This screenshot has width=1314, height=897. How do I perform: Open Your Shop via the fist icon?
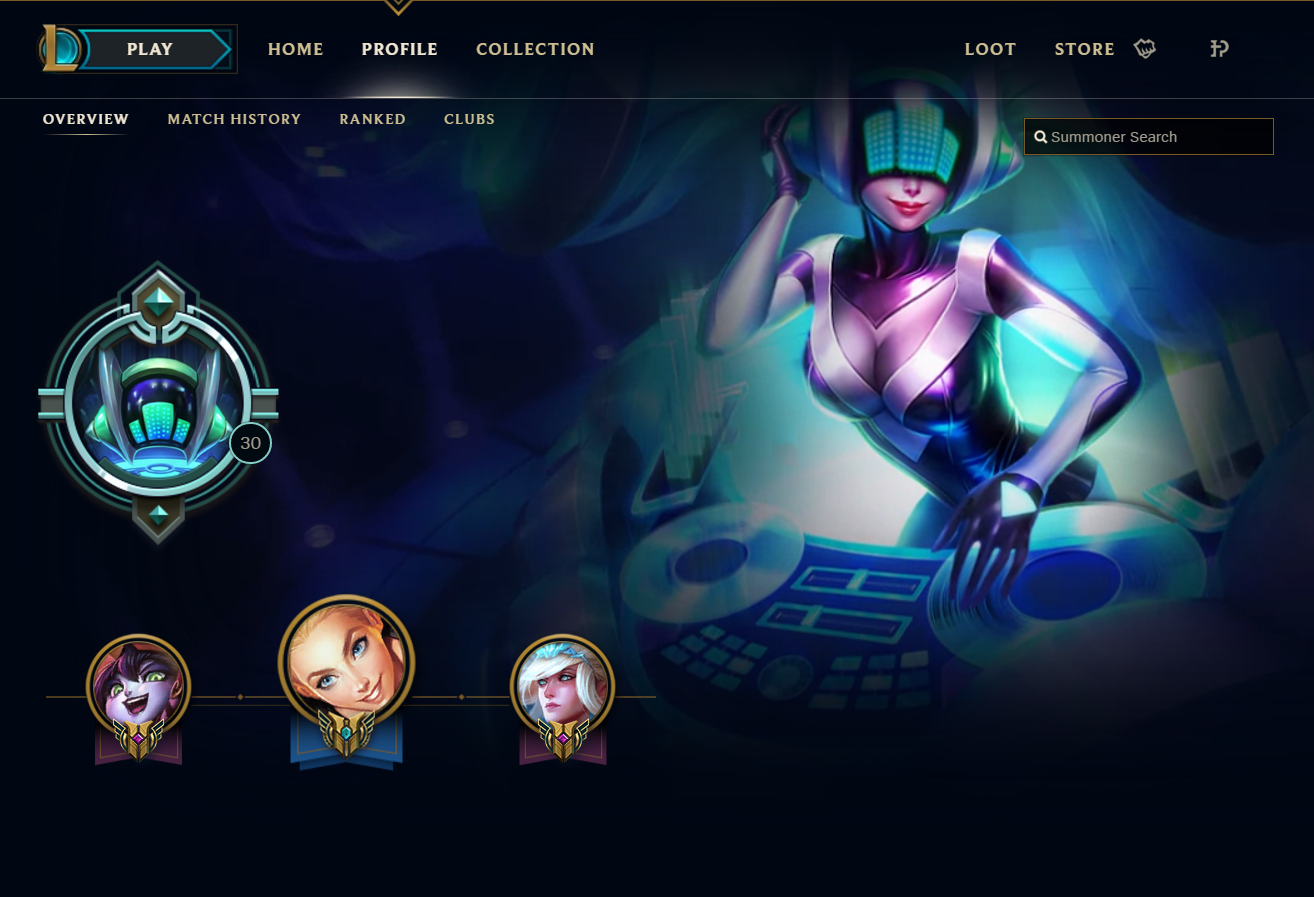click(x=1144, y=47)
